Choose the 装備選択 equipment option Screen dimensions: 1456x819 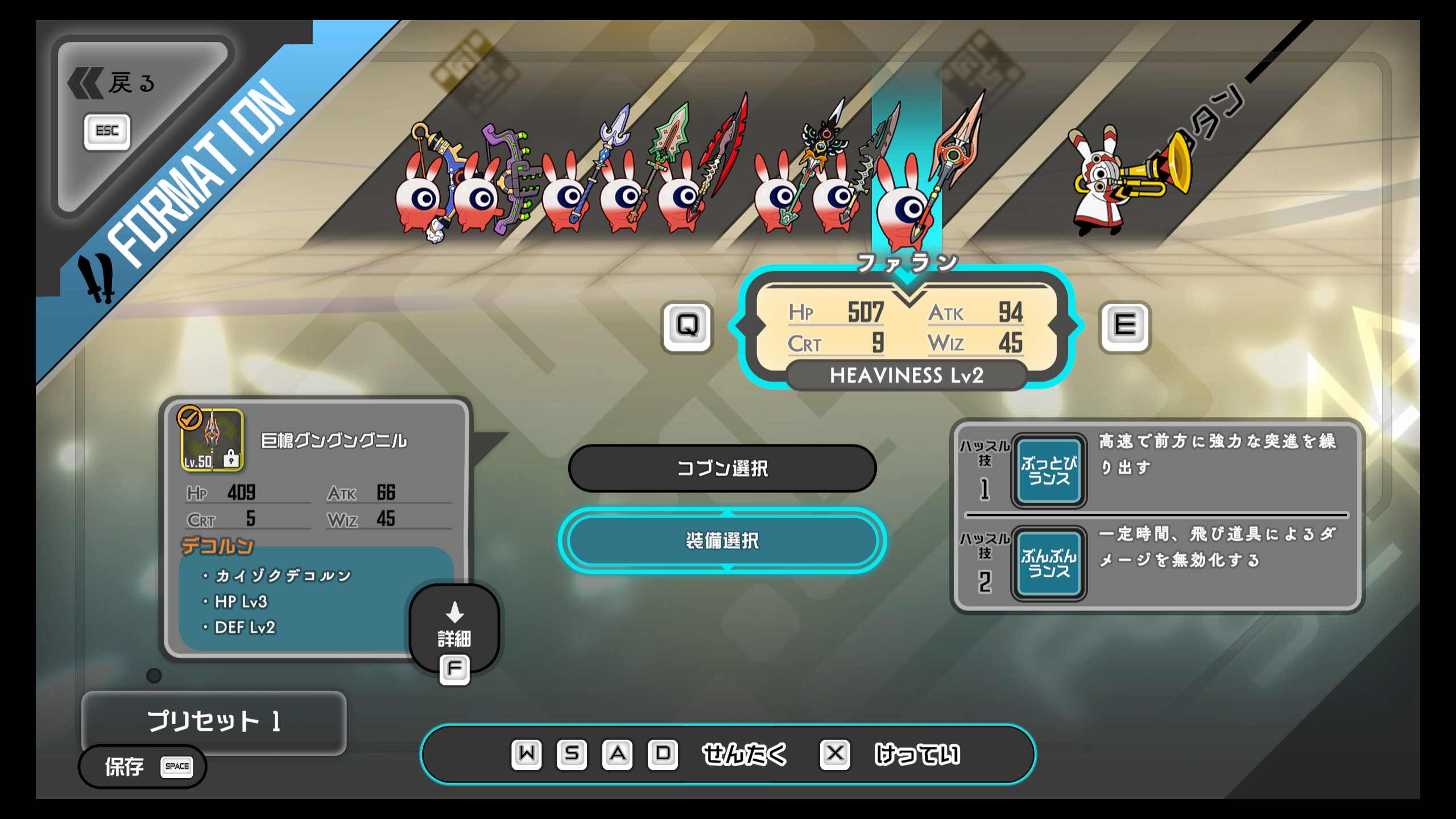[722, 540]
